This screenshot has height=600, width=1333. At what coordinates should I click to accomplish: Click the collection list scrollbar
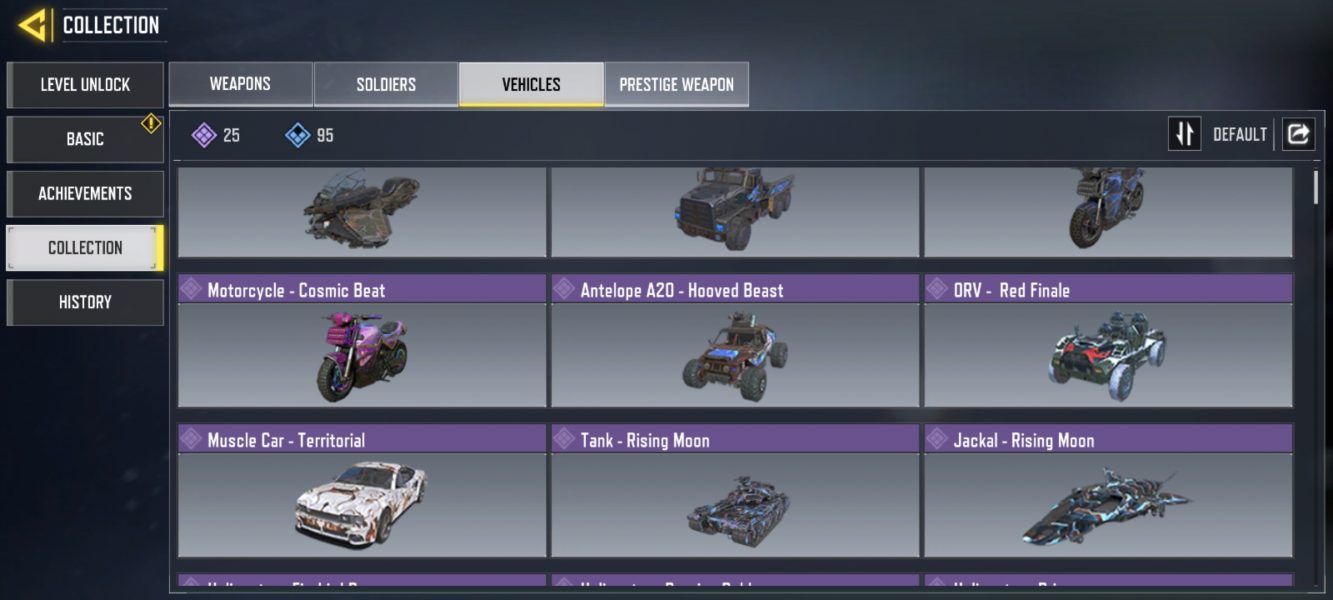pos(1316,187)
